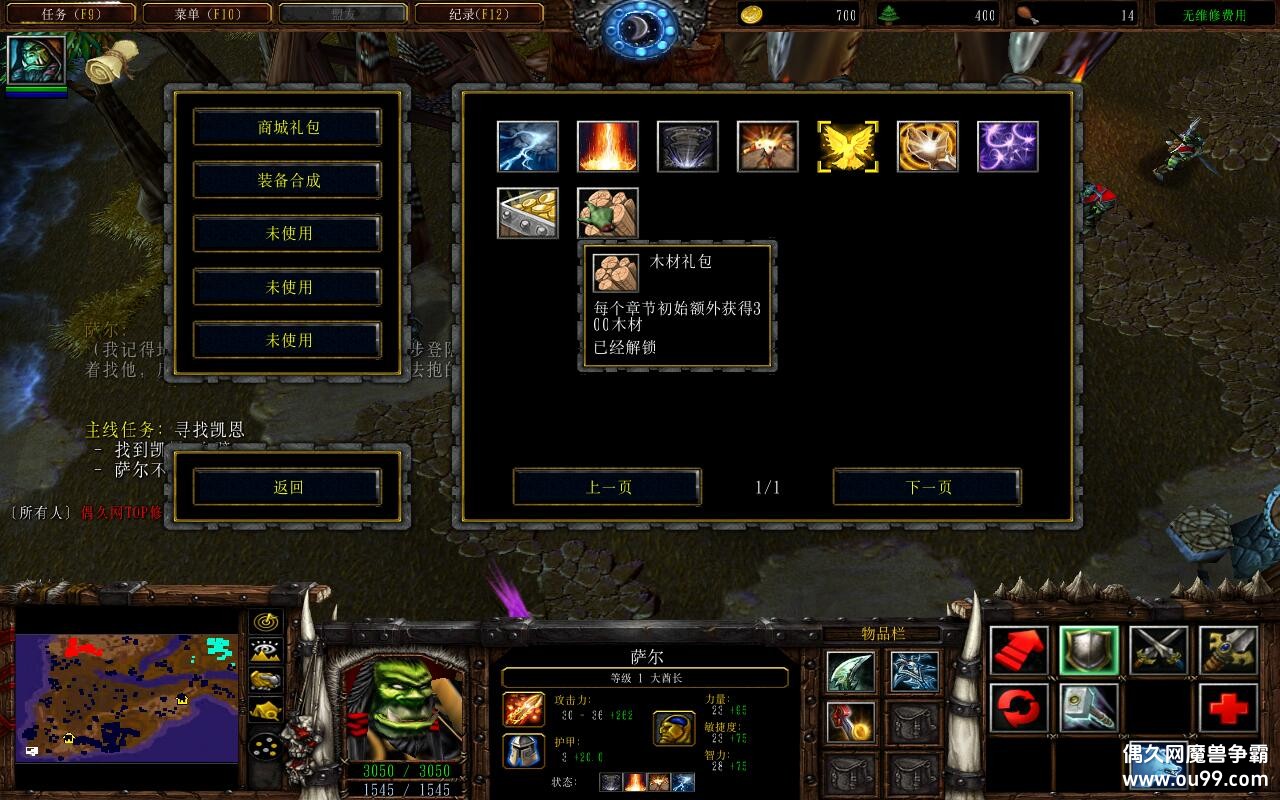Click the chain lightning spell icon
Image resolution: width=1280 pixels, height=800 pixels.
tap(527, 147)
